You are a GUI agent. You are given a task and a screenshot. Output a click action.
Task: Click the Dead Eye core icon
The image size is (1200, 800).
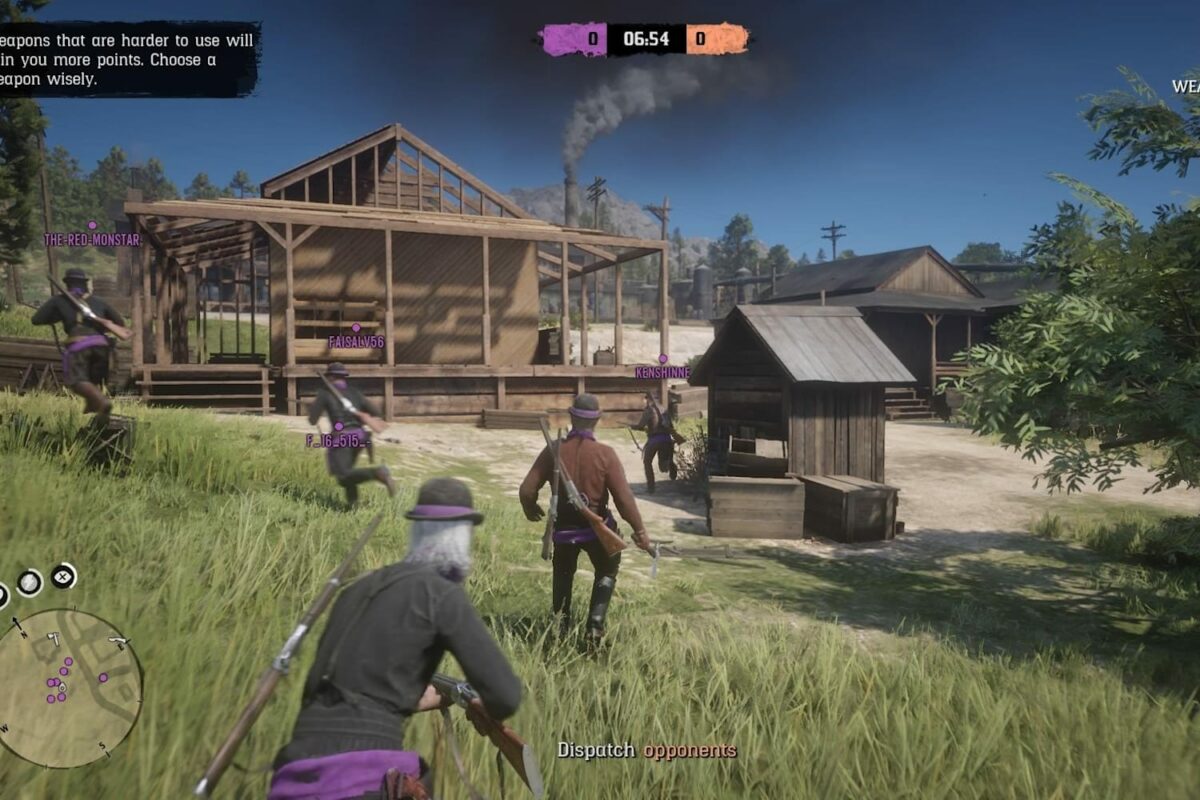coord(63,576)
